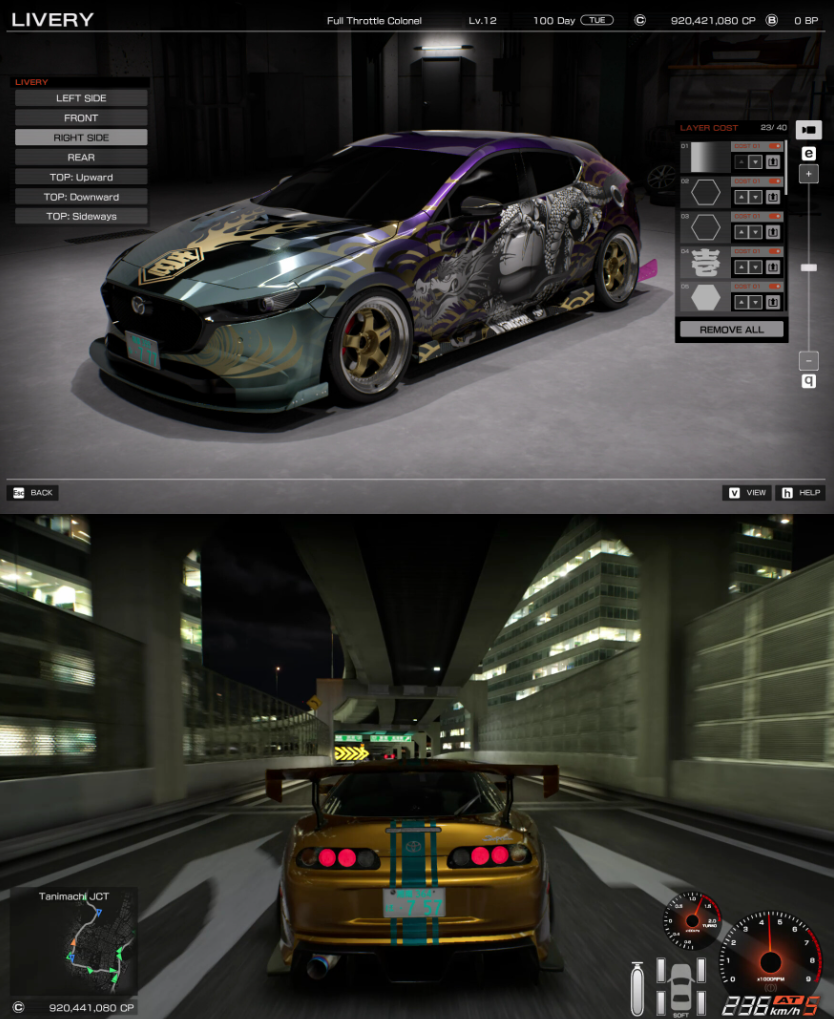Select the LEFT SIDE livery option
This screenshot has width=834, height=1019.
pos(81,98)
